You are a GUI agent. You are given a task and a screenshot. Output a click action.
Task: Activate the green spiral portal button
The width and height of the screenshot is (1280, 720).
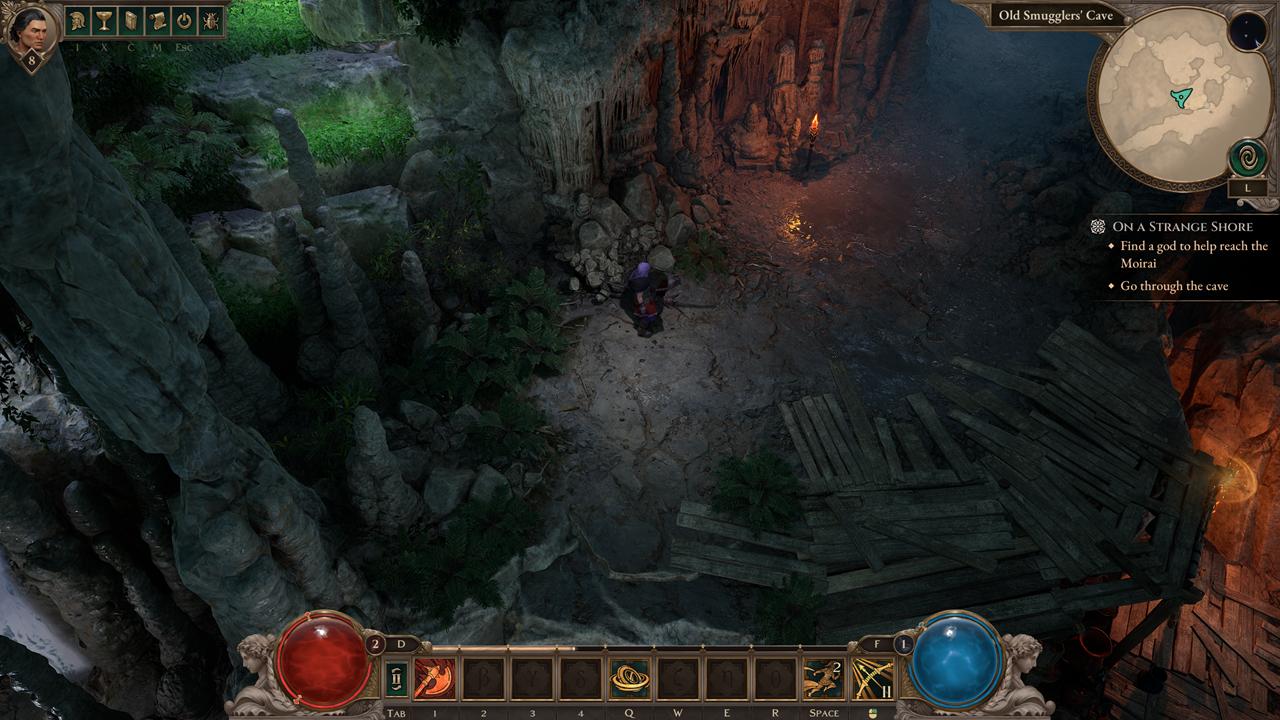pos(1247,158)
